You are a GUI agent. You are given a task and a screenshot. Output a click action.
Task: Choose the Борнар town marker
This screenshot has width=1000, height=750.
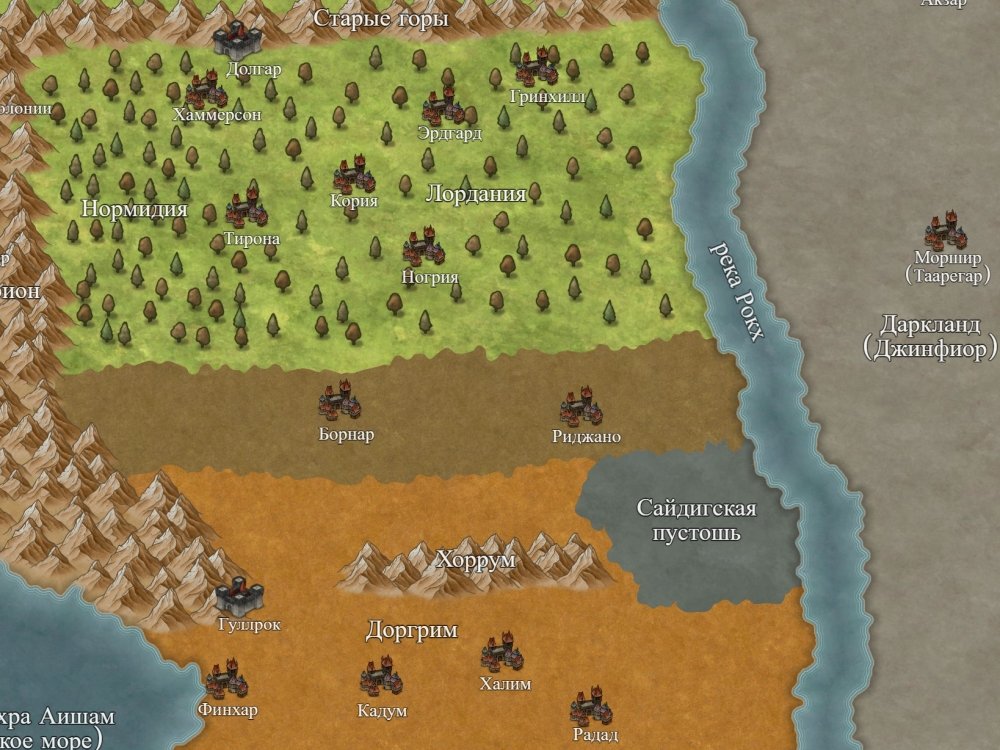coord(340,402)
